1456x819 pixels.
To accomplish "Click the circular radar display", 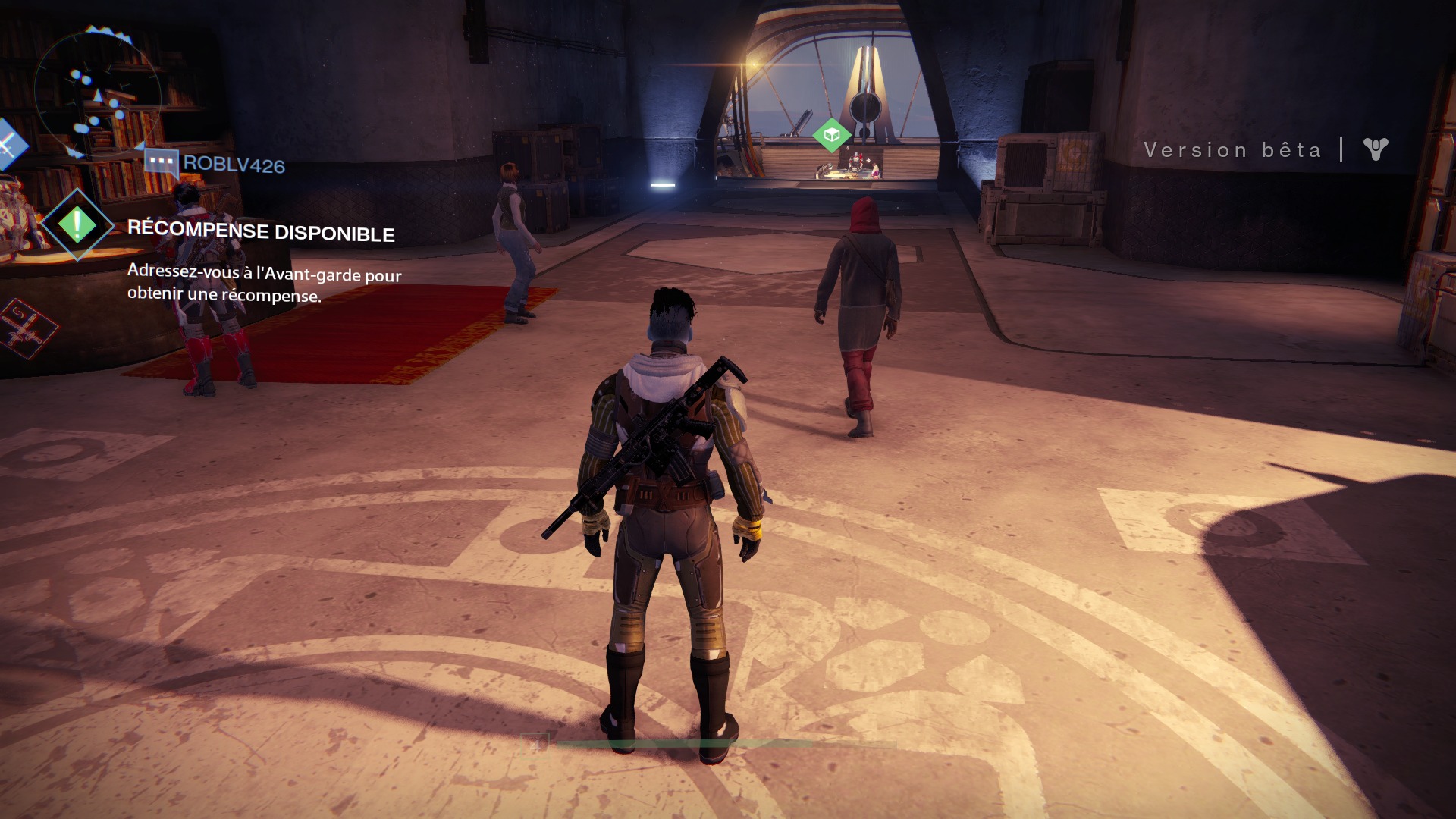I will (97, 93).
